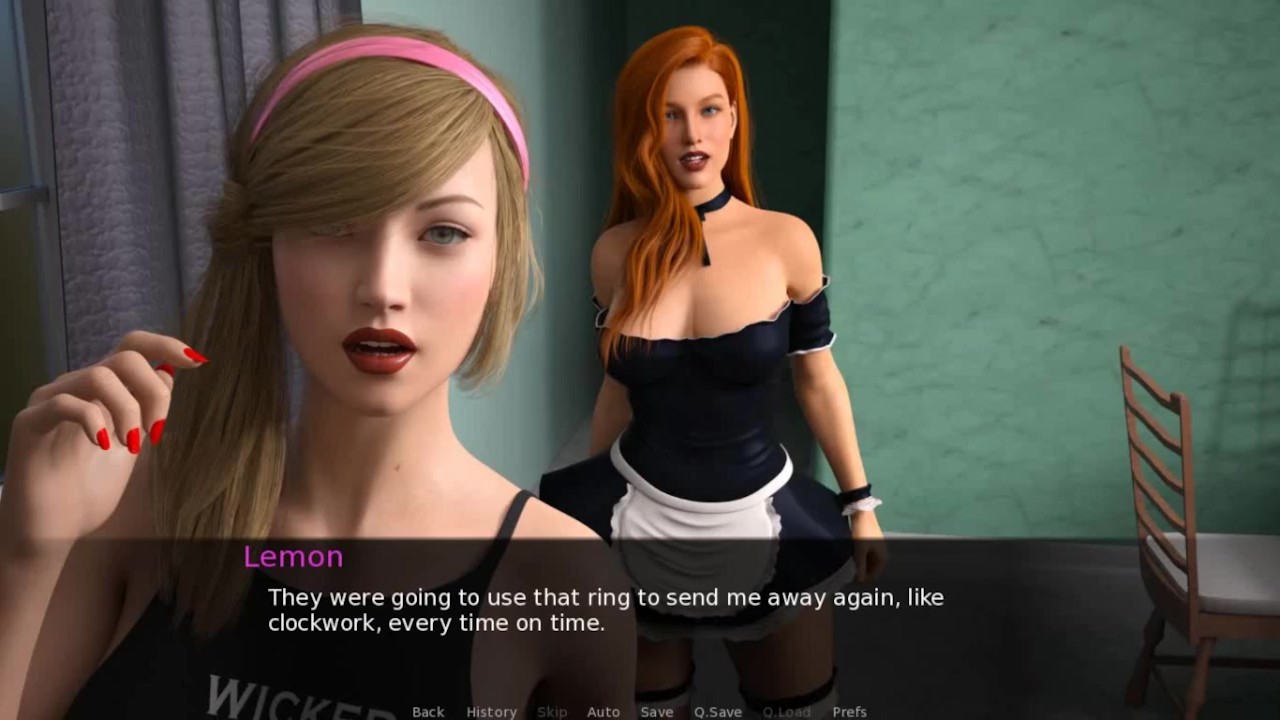Image resolution: width=1280 pixels, height=720 pixels.
Task: Toggle Auto advance mode
Action: coord(603,711)
